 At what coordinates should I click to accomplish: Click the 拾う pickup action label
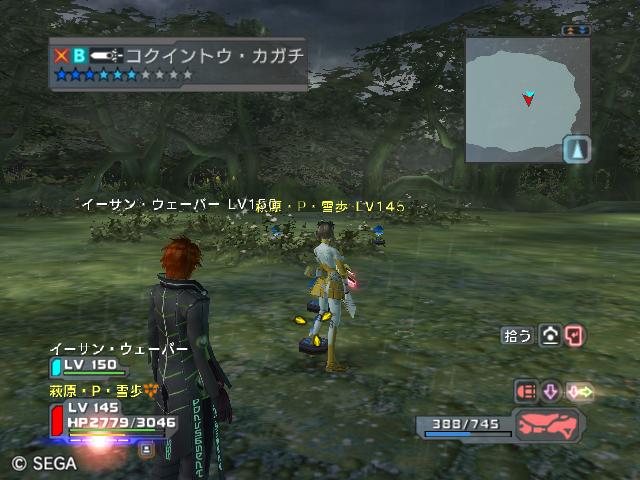(x=517, y=336)
